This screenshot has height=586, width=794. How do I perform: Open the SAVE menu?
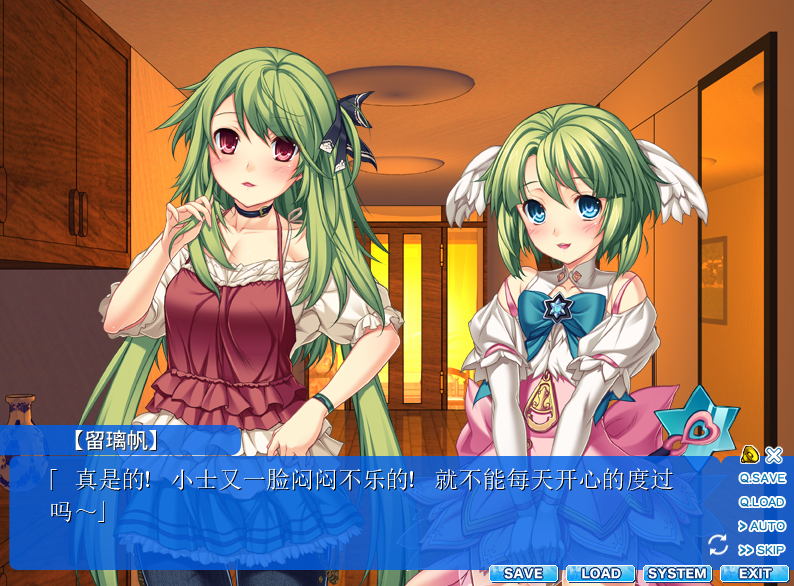(523, 574)
